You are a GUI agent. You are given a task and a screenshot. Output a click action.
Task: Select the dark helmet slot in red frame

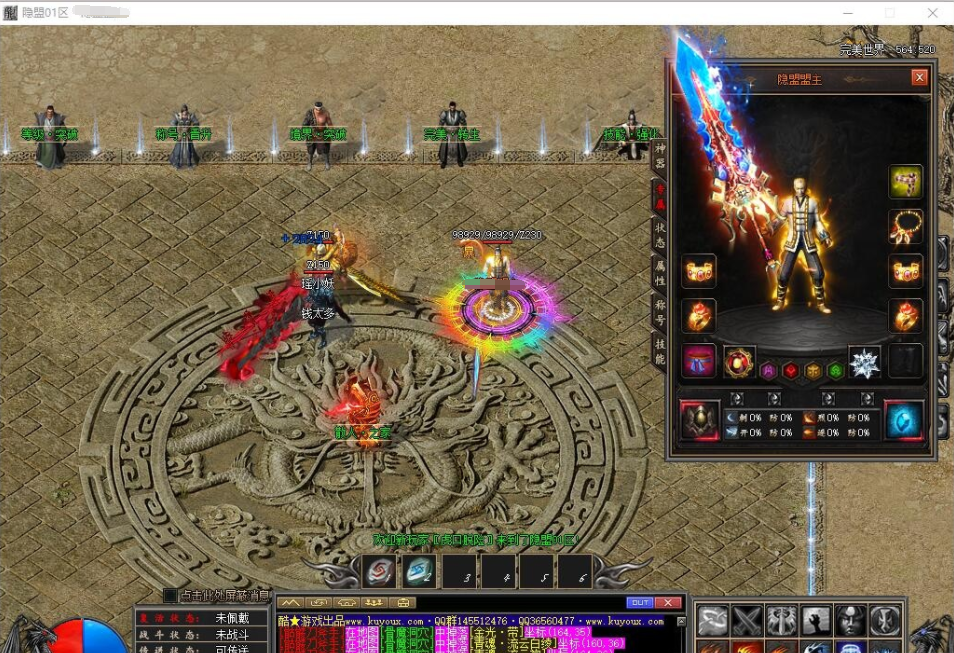pyautogui.click(x=700, y=421)
